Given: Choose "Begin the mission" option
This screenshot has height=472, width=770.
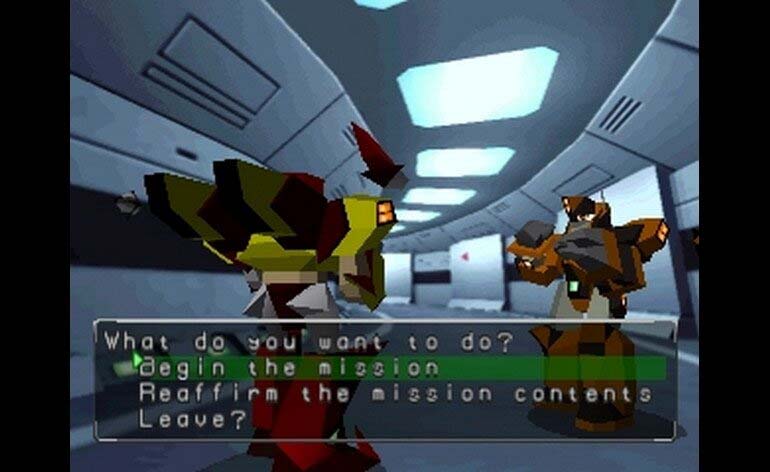Looking at the screenshot, I should pyautogui.click(x=288, y=367).
